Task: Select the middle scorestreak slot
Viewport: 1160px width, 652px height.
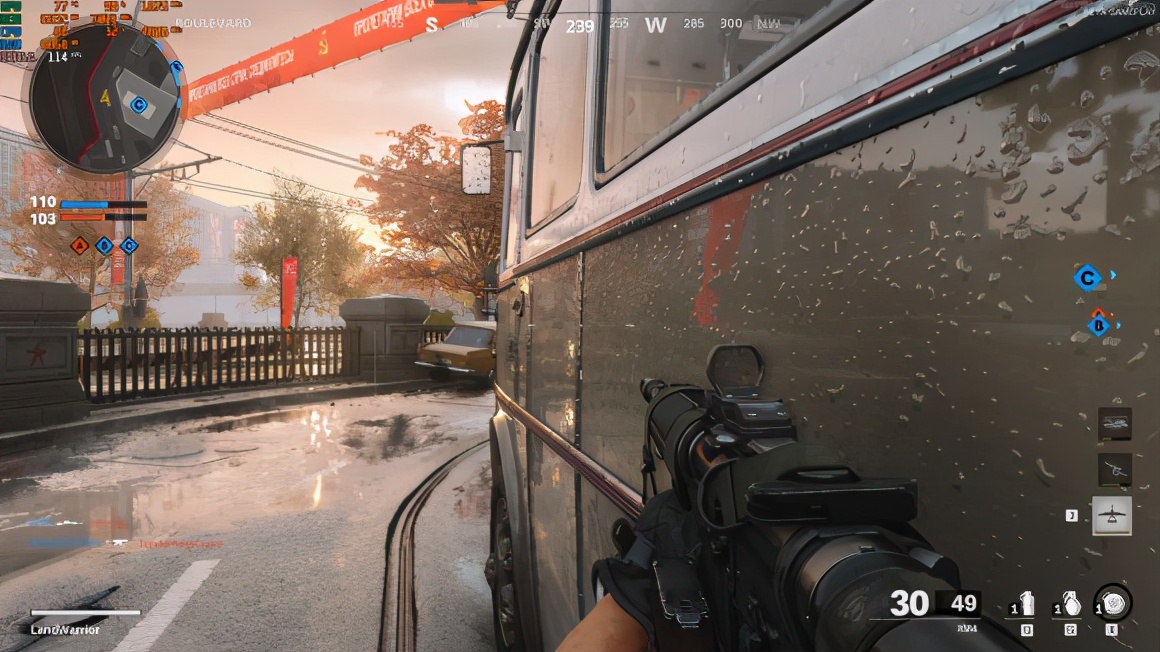Action: [1114, 469]
